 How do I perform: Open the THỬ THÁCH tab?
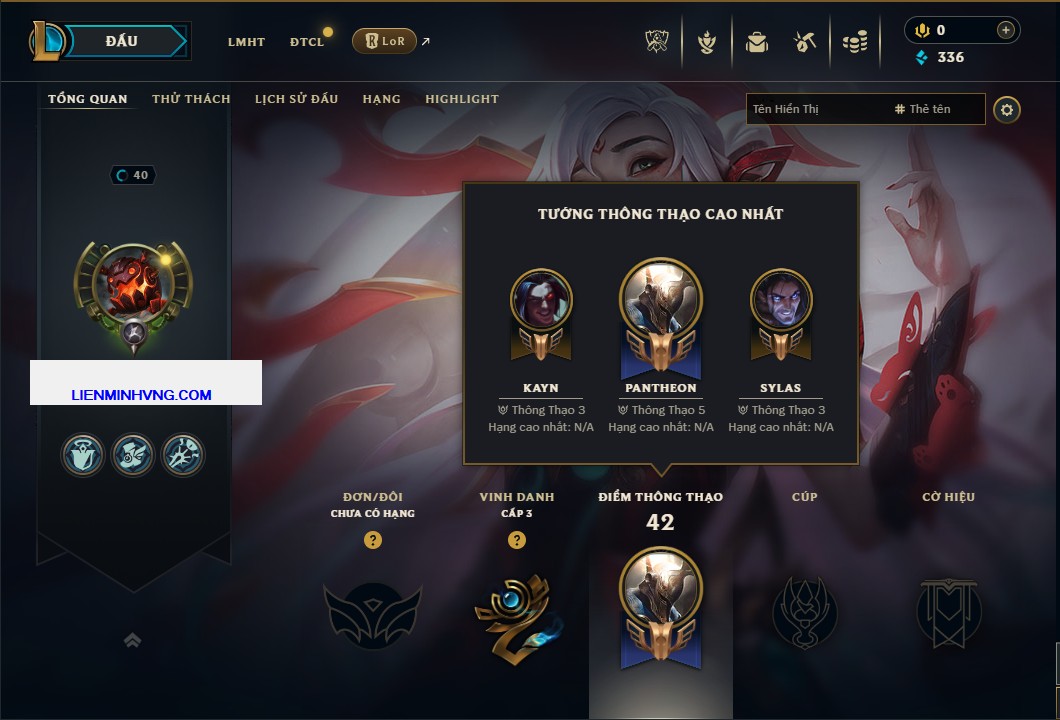point(191,99)
